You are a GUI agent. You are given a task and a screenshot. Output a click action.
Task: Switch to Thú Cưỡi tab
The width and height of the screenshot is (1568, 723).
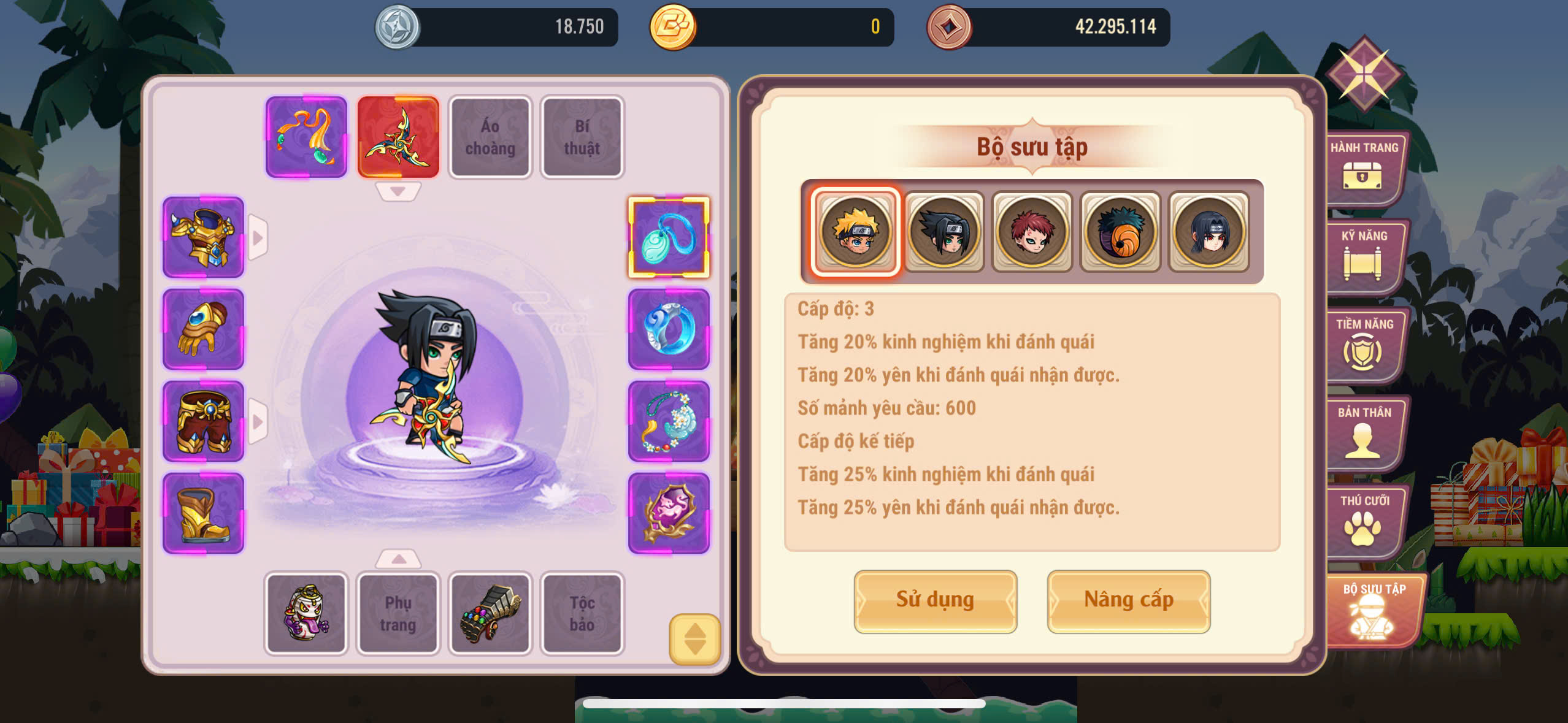(1364, 521)
